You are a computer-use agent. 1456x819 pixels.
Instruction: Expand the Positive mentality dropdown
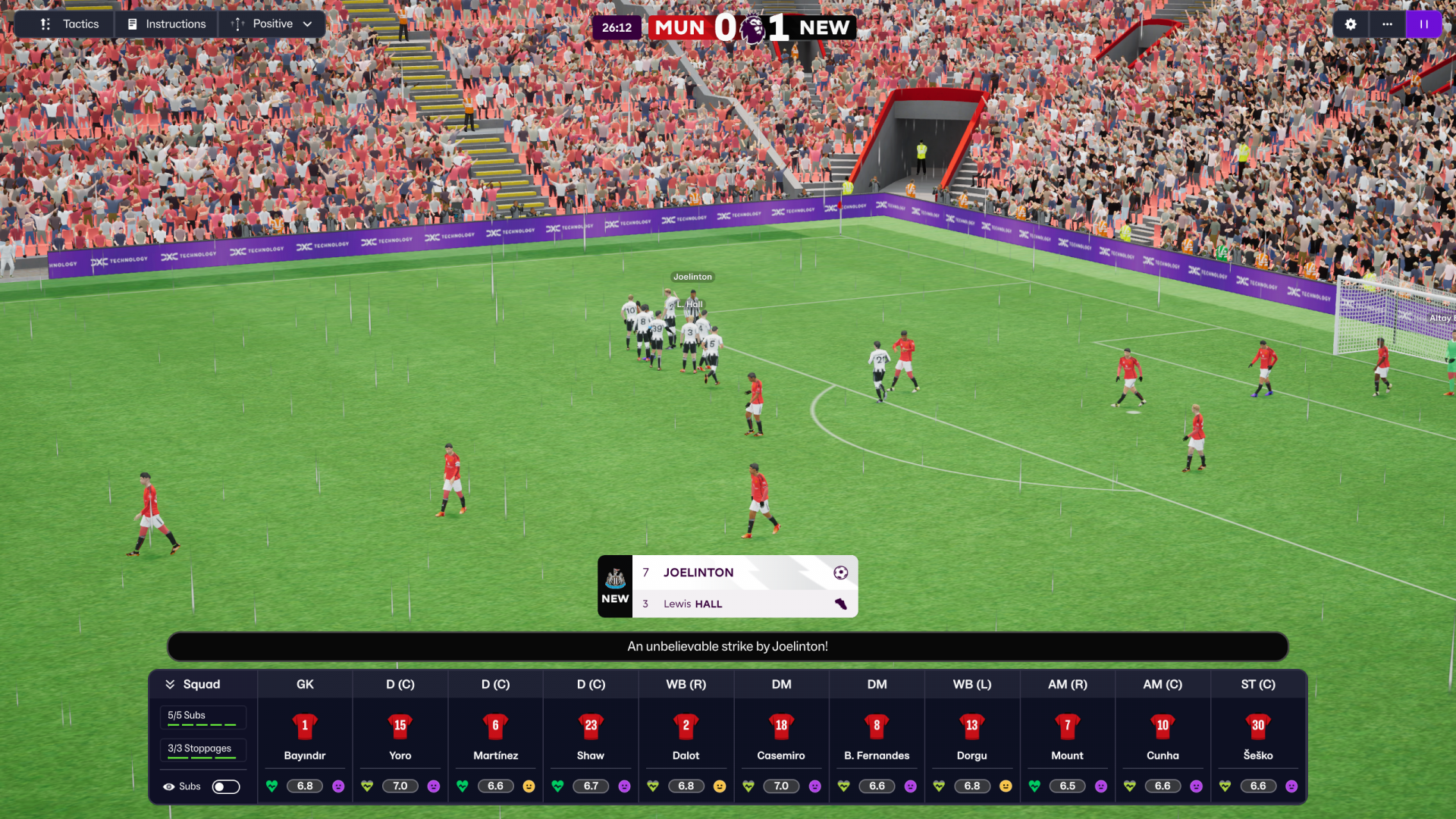coord(272,24)
